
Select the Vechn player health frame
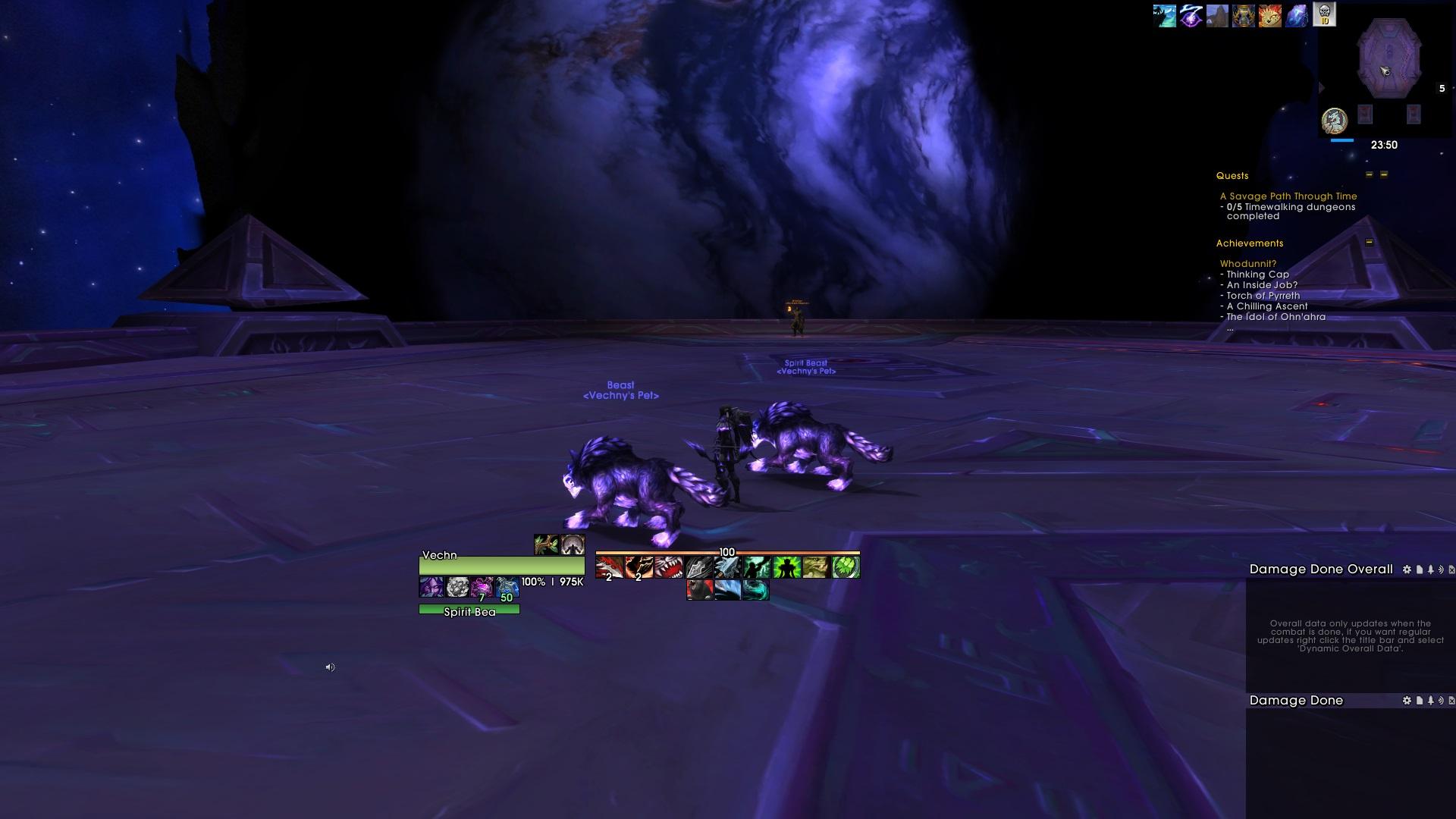501,565
